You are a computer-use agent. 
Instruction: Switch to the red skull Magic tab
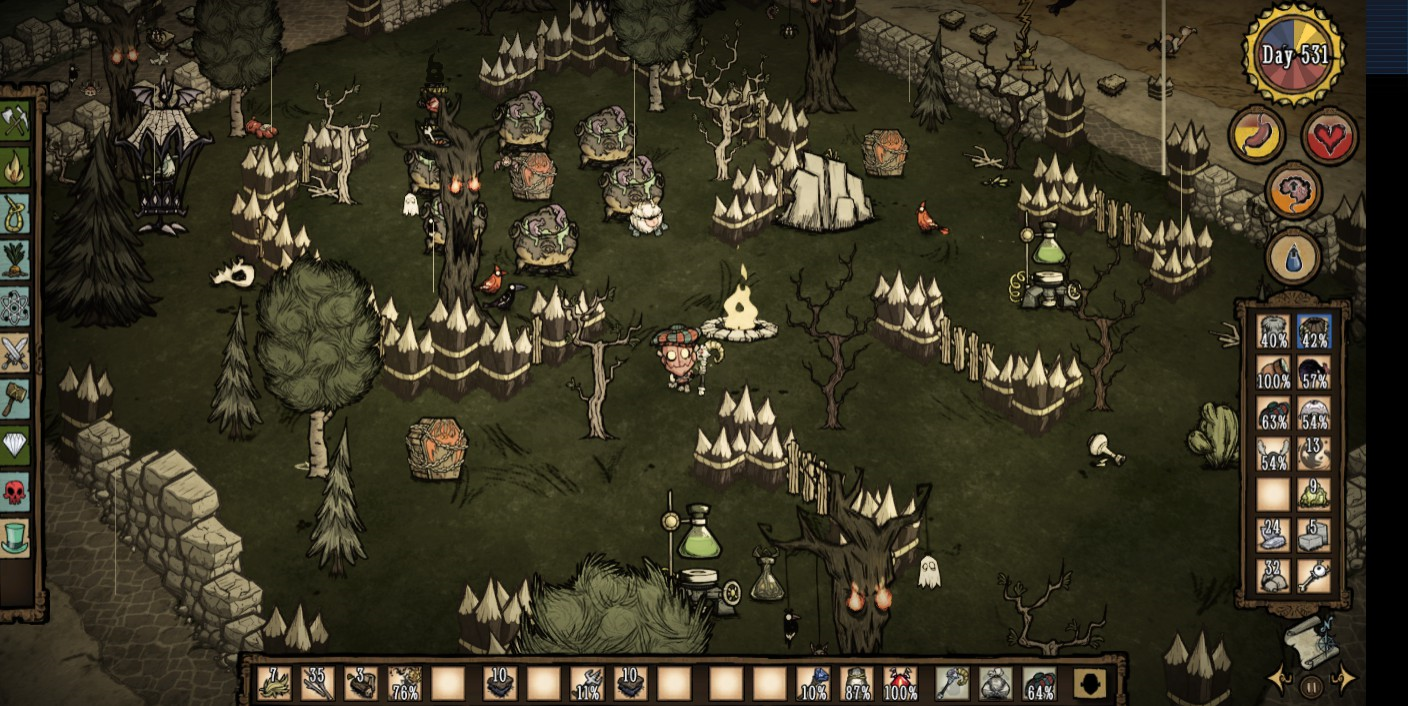pyautogui.click(x=15, y=492)
